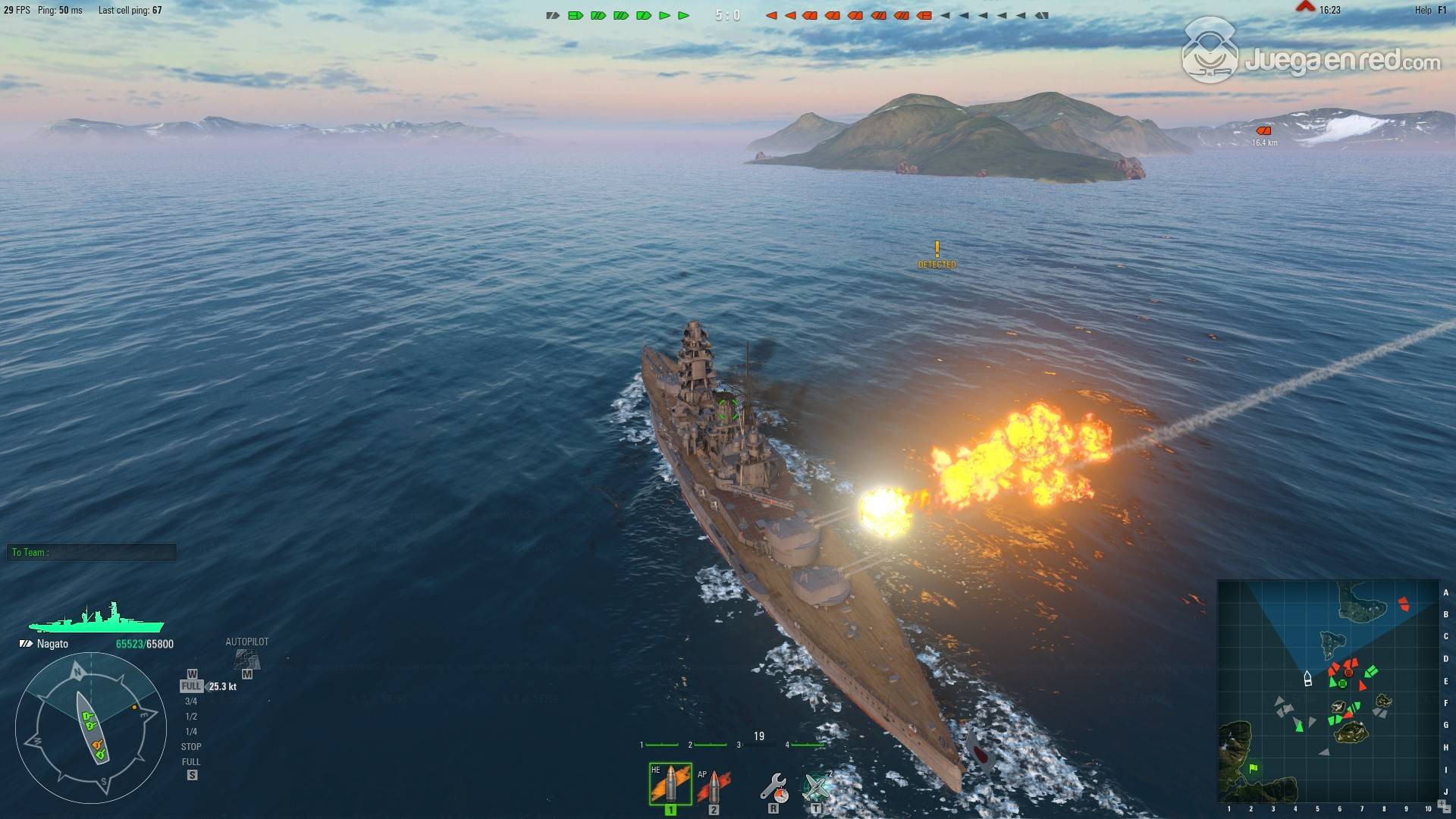Viewport: 1456px width, 819px height.
Task: Set engine telegraph to STOP
Action: tap(191, 747)
